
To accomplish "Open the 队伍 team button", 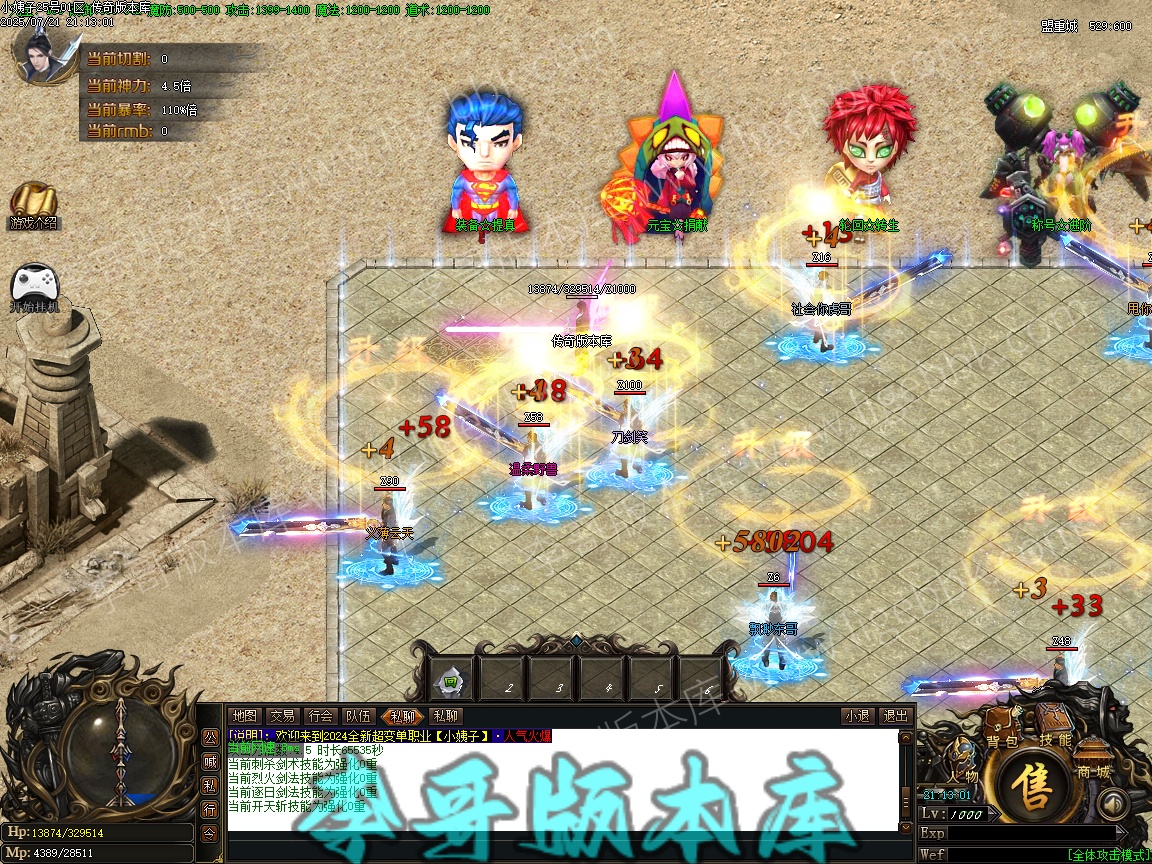I will 358,716.
